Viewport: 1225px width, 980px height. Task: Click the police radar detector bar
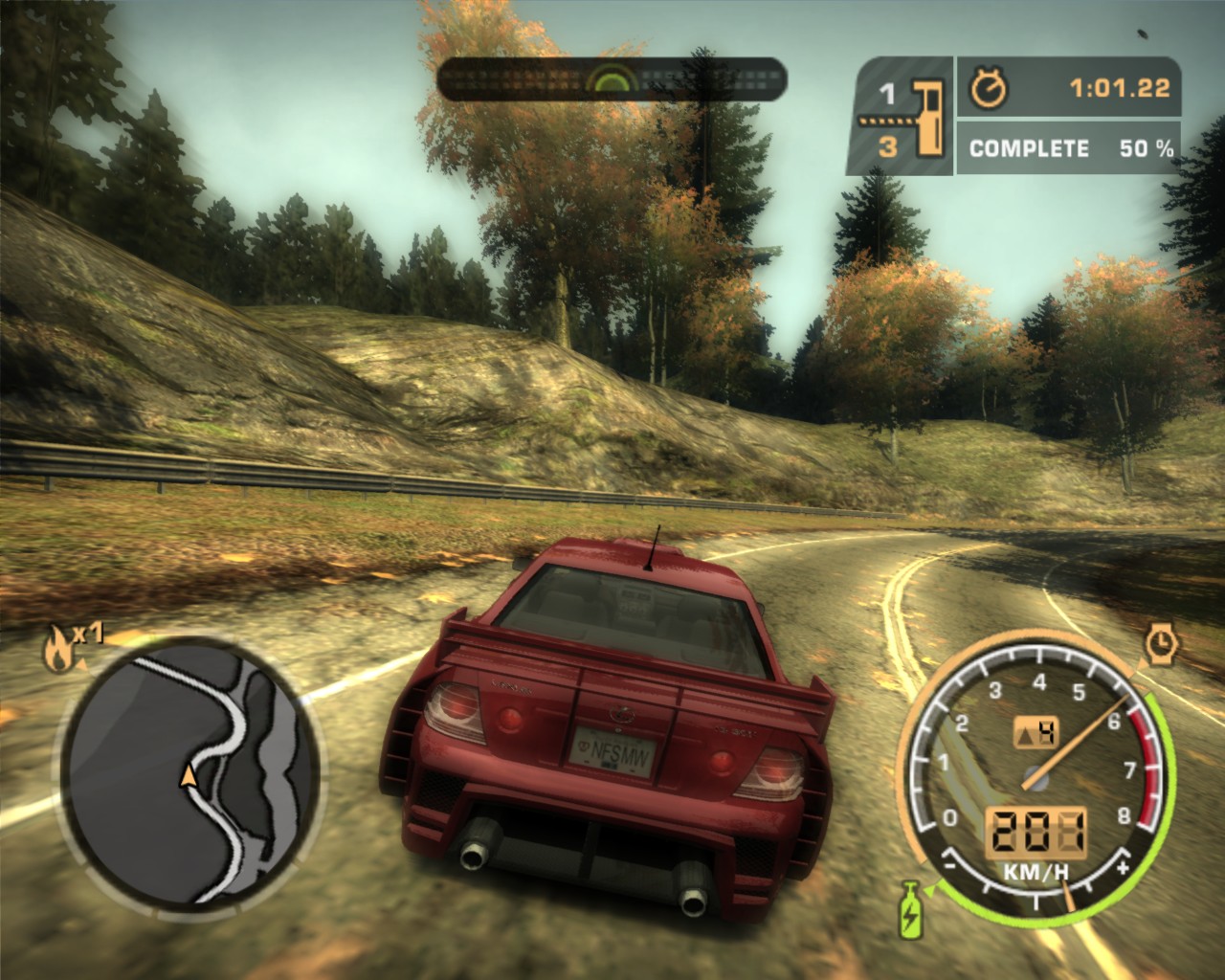click(x=612, y=78)
